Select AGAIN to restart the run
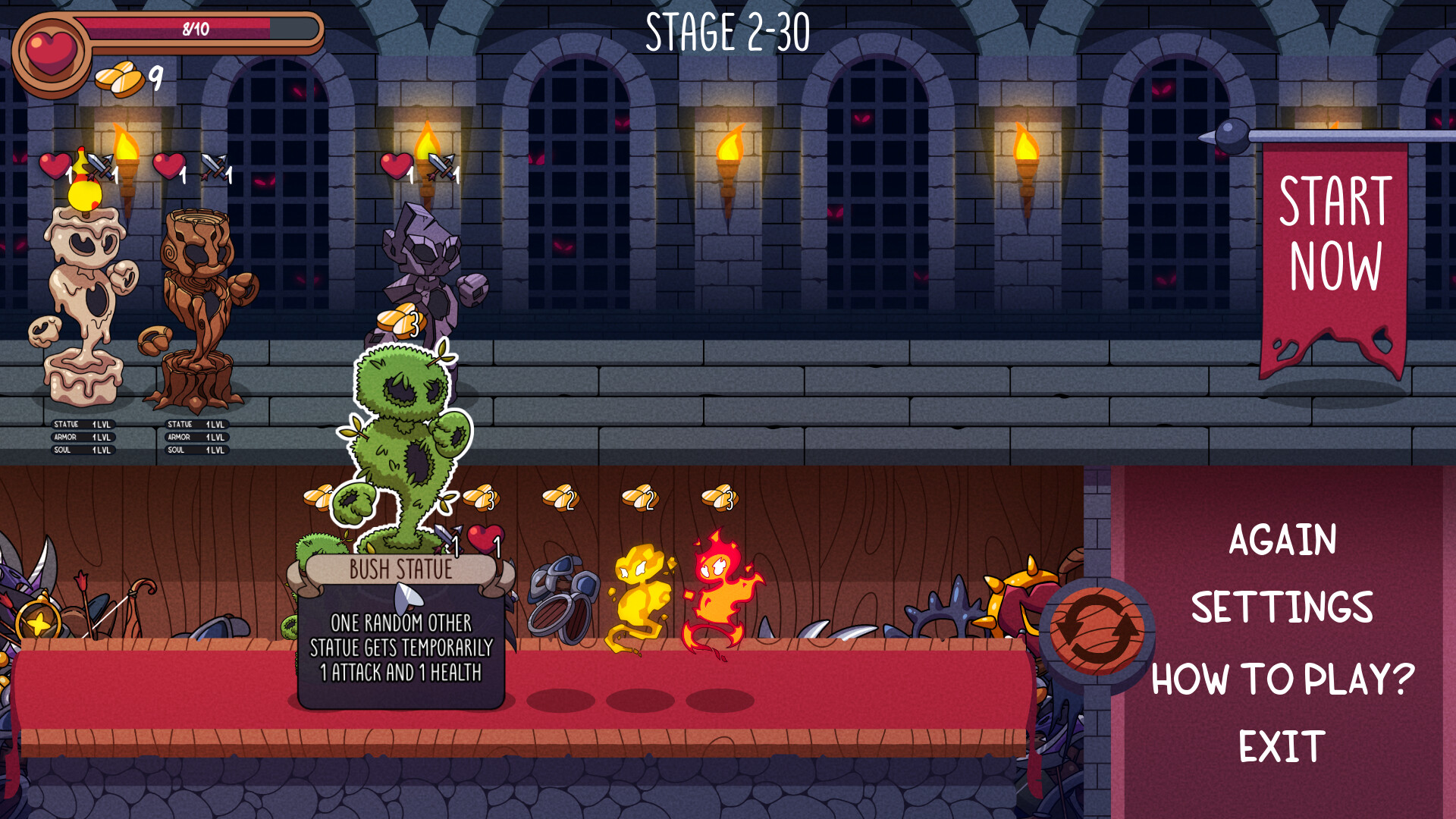The height and width of the screenshot is (819, 1456). pyautogui.click(x=1283, y=540)
